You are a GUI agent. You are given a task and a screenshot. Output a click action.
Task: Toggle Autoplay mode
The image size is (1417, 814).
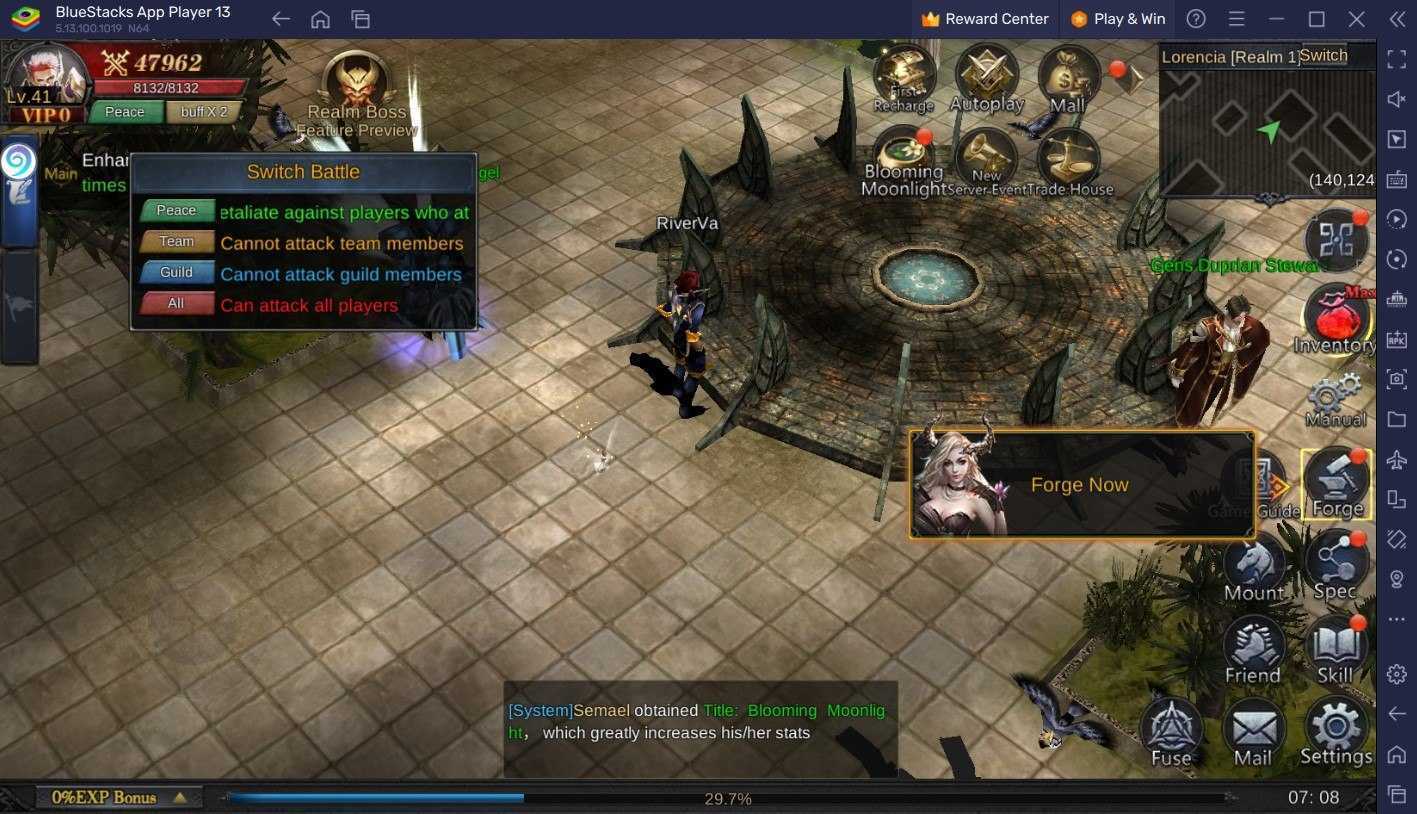[x=986, y=79]
